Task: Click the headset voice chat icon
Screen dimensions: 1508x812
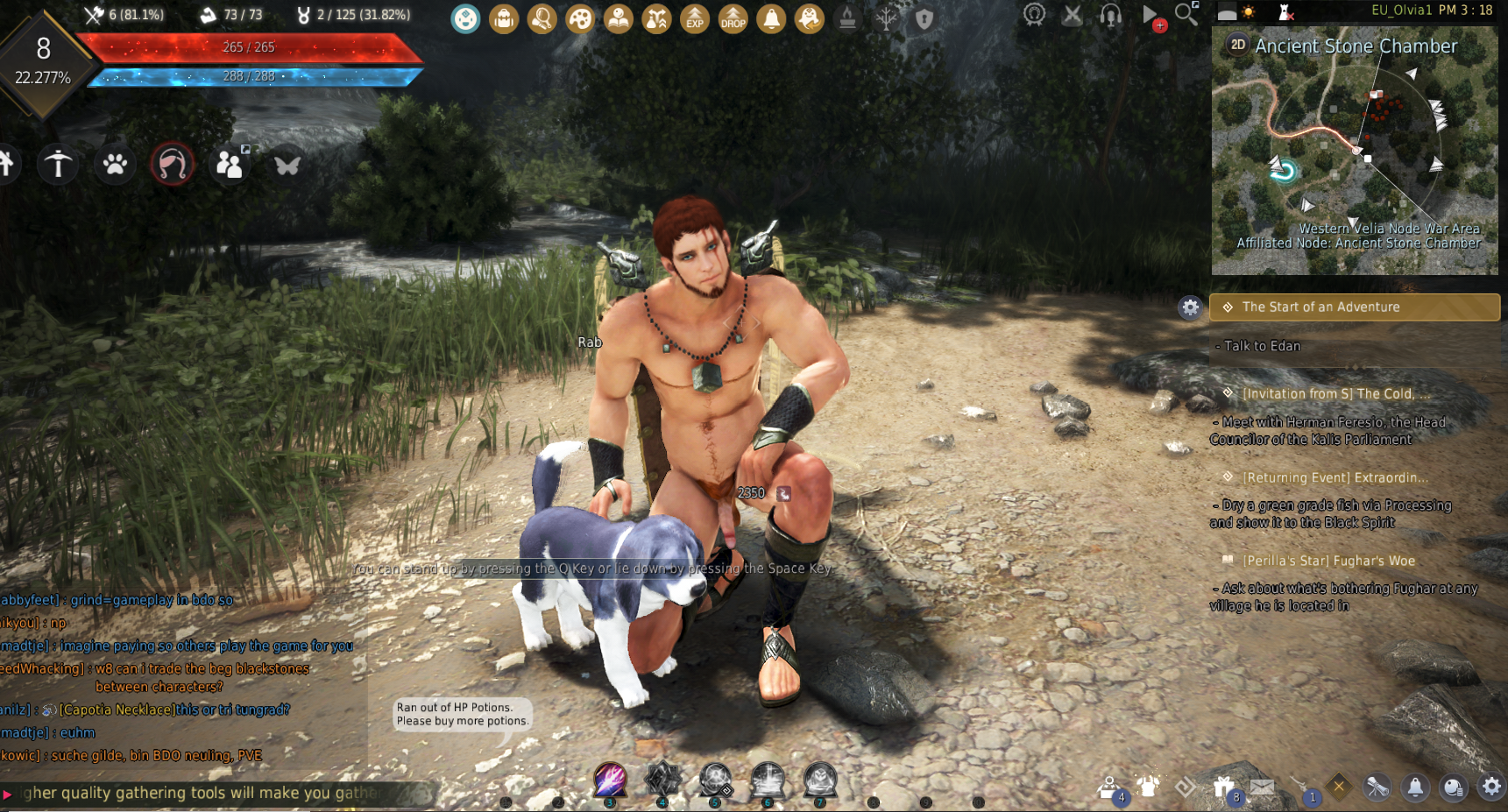Action: tap(1110, 15)
